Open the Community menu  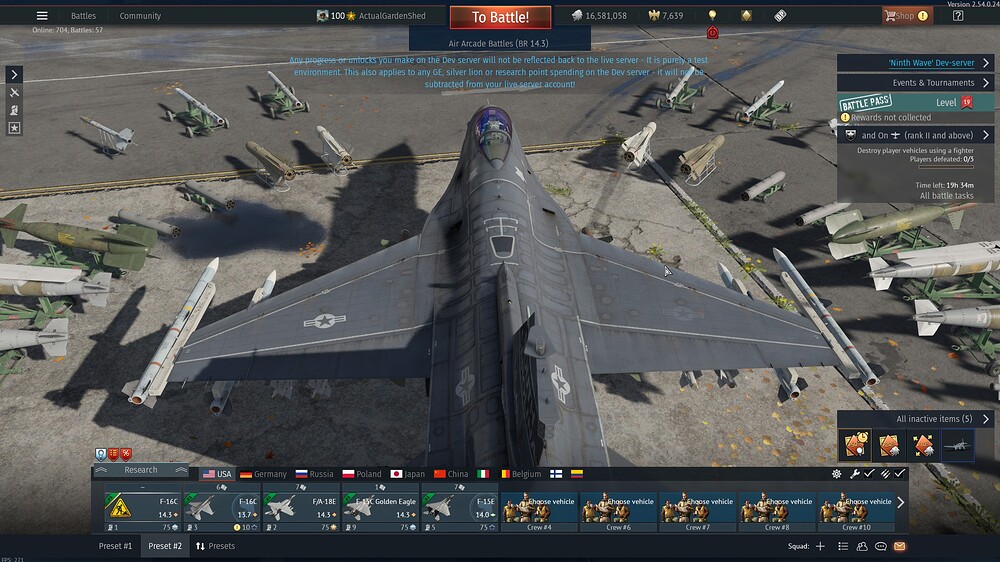coord(140,16)
